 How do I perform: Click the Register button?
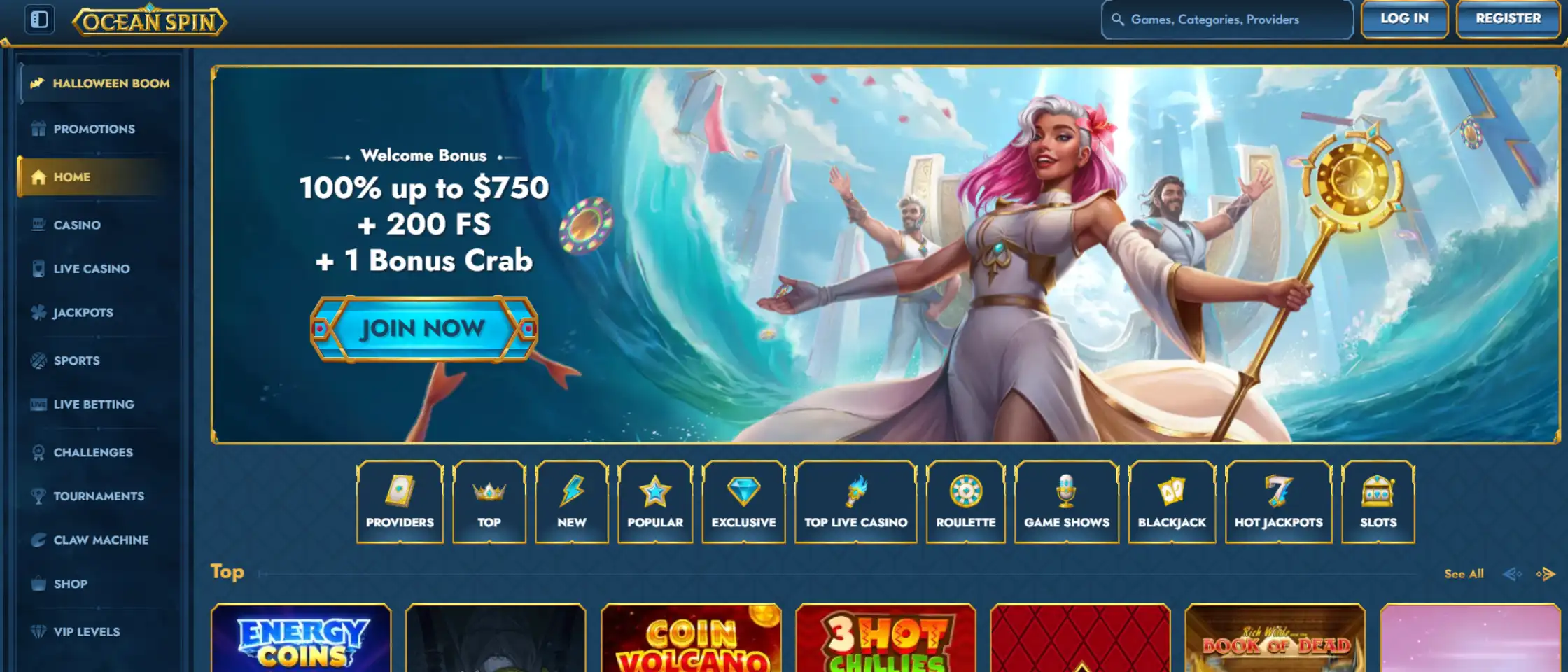click(x=1507, y=18)
